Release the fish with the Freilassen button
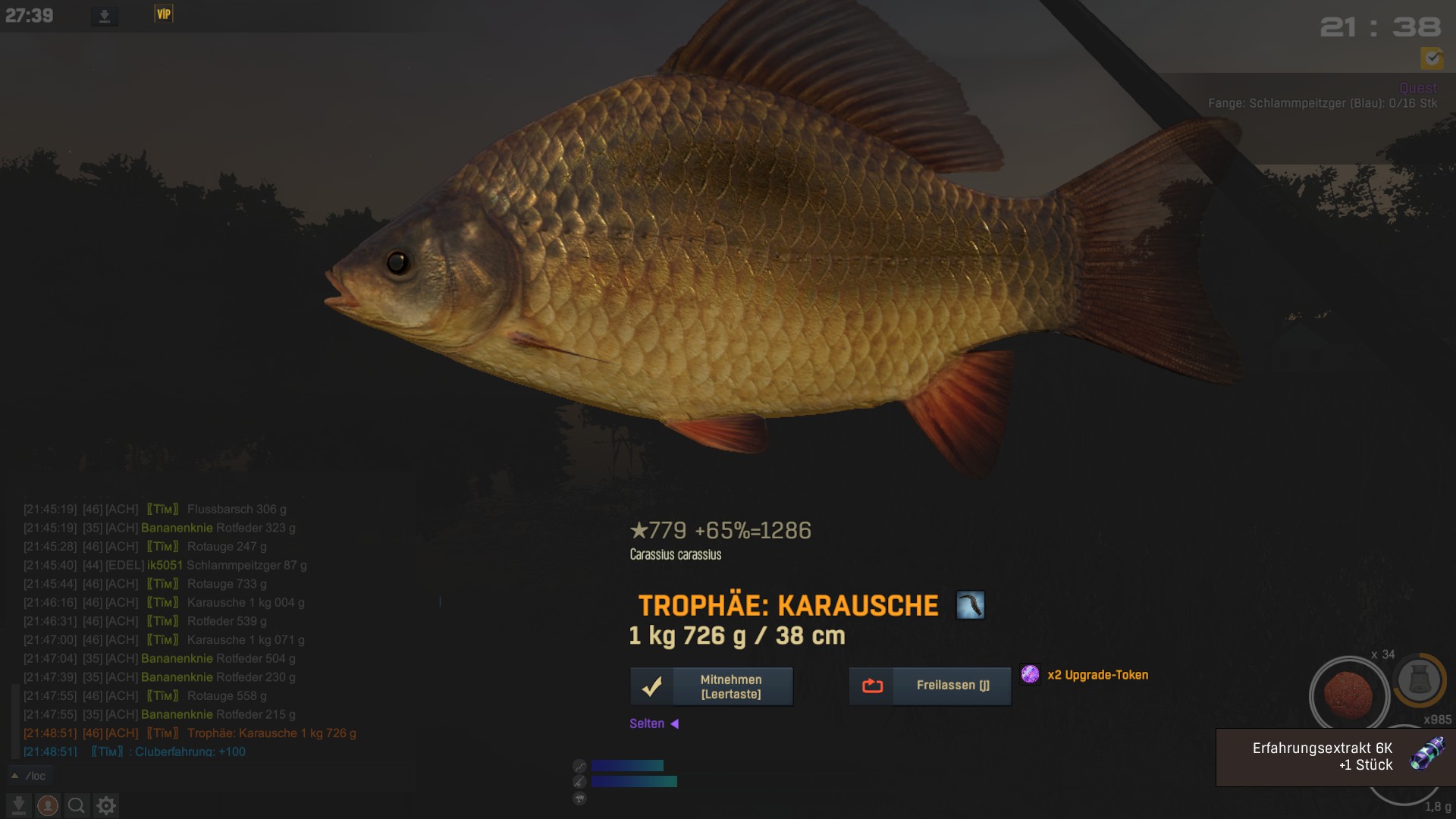Screen dimensions: 1456x819 coord(930,686)
